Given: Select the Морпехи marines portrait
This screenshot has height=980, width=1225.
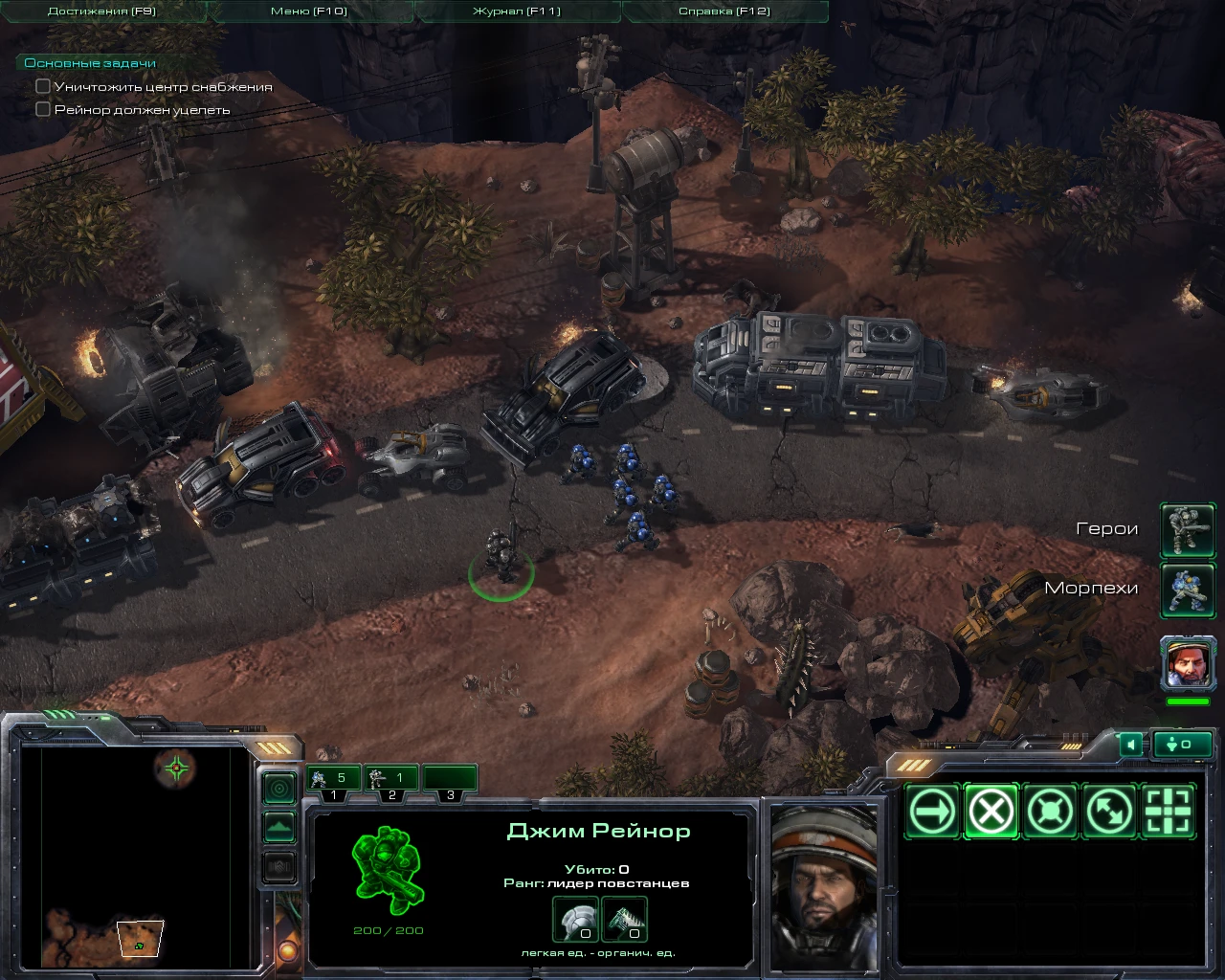Looking at the screenshot, I should click(1187, 590).
